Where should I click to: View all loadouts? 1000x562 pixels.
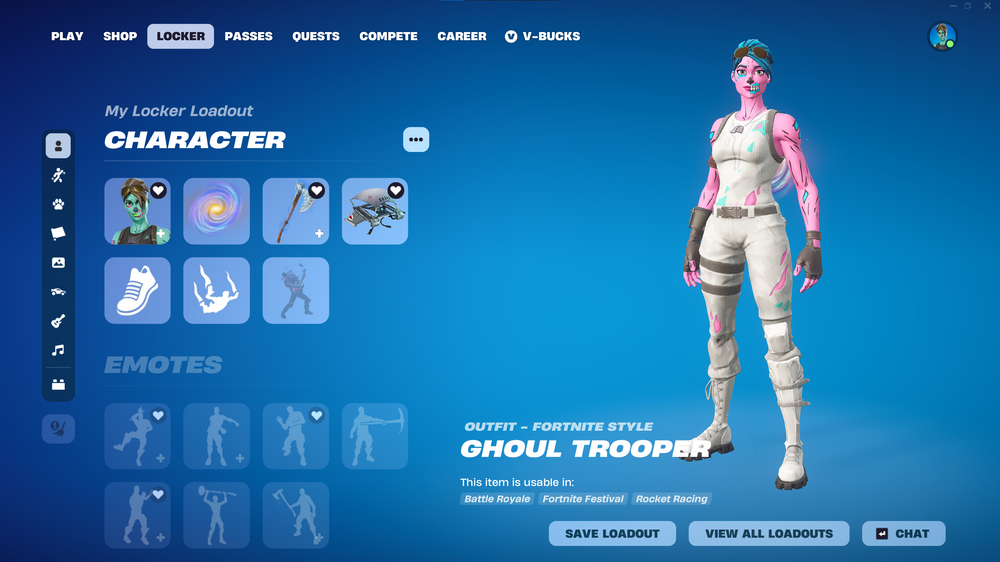tap(769, 534)
